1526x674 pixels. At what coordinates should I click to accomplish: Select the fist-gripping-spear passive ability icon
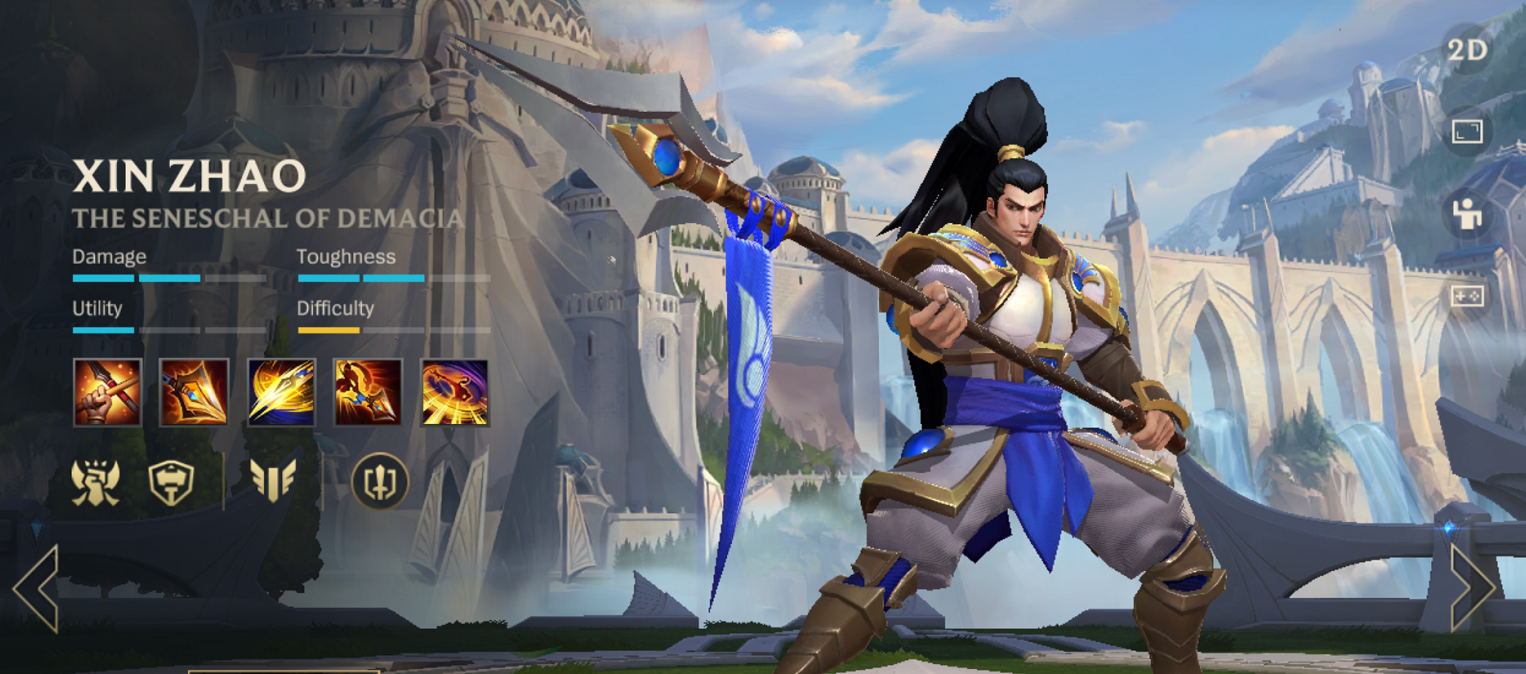[x=107, y=392]
